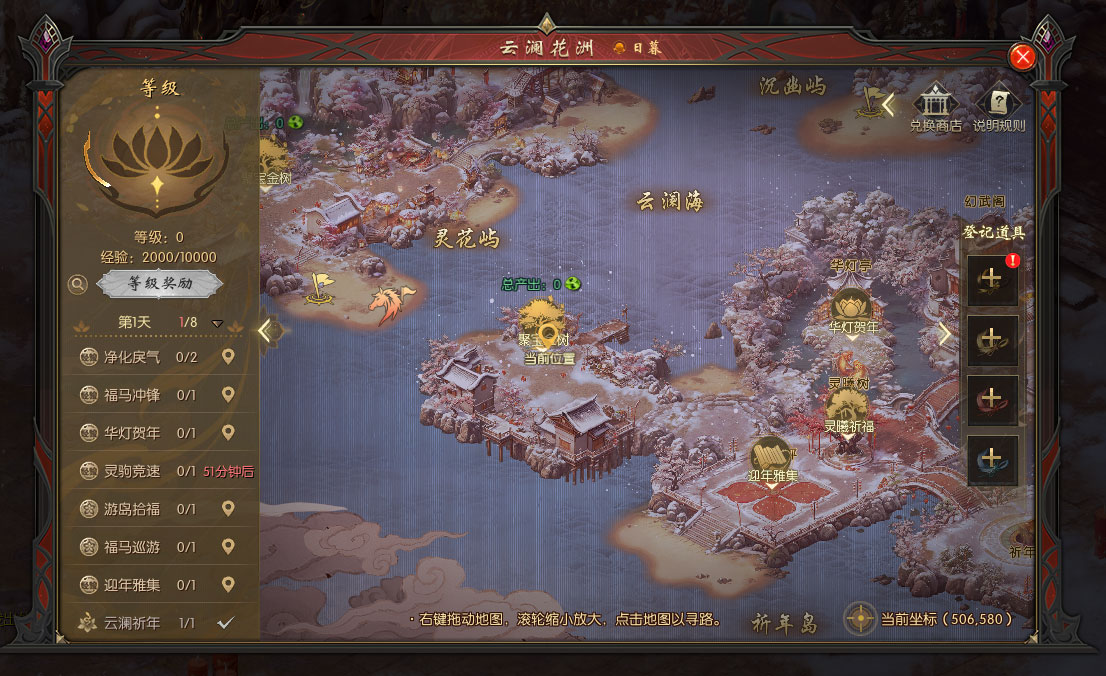View the 说明规则 rules page
Viewport: 1106px width, 676px height.
coord(999,106)
